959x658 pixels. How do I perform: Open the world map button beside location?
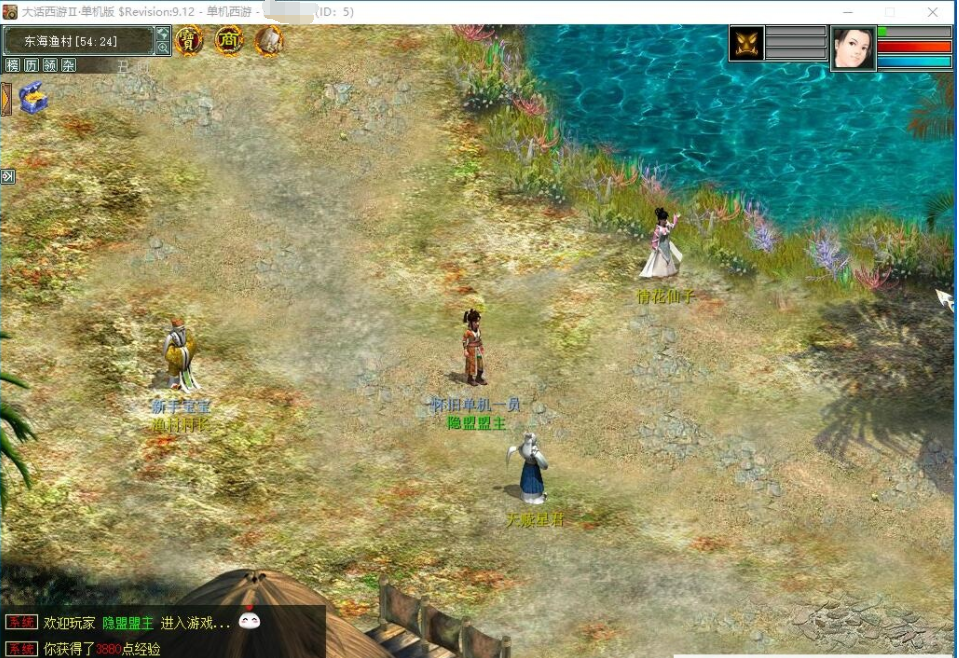tap(163, 34)
